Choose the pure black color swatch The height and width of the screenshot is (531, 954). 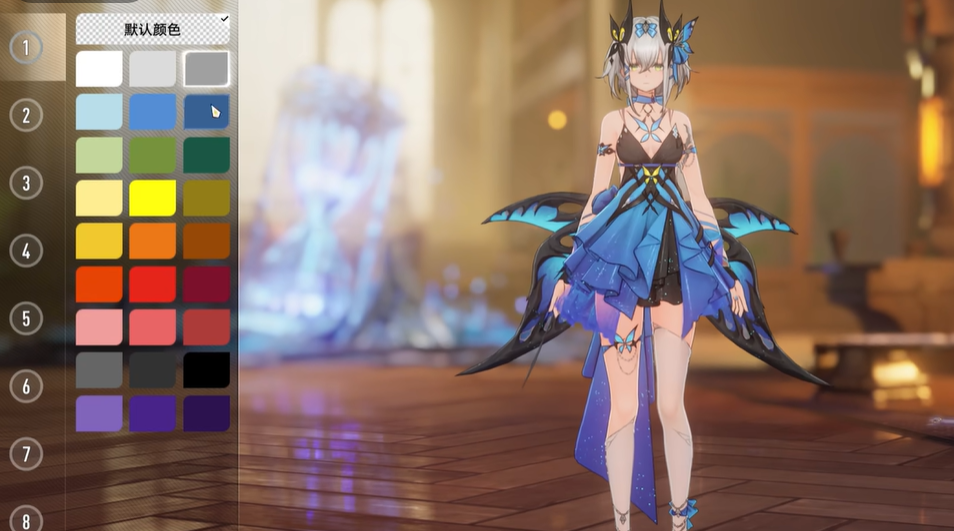(x=206, y=370)
